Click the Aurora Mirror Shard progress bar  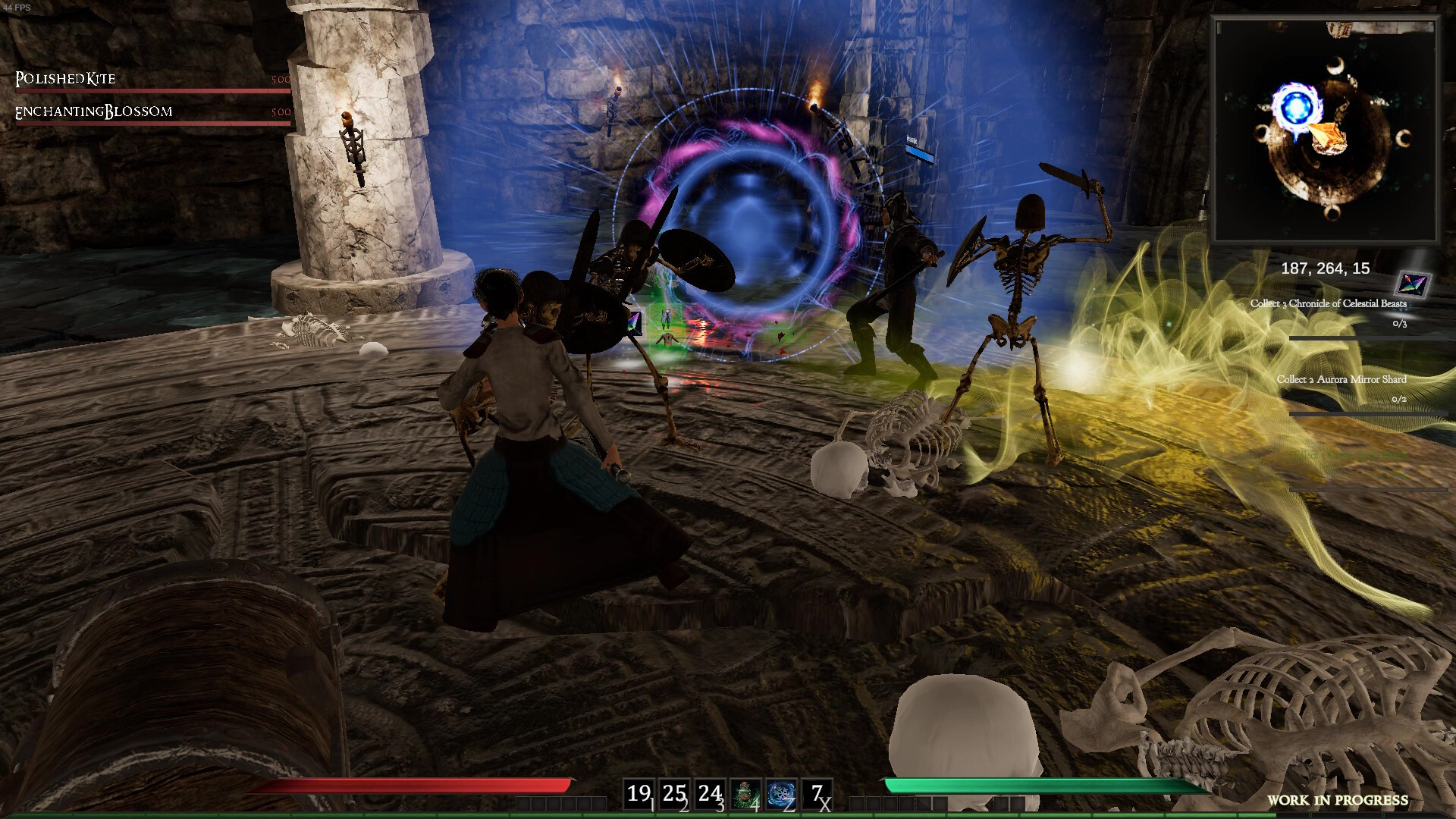pyautogui.click(x=1370, y=413)
